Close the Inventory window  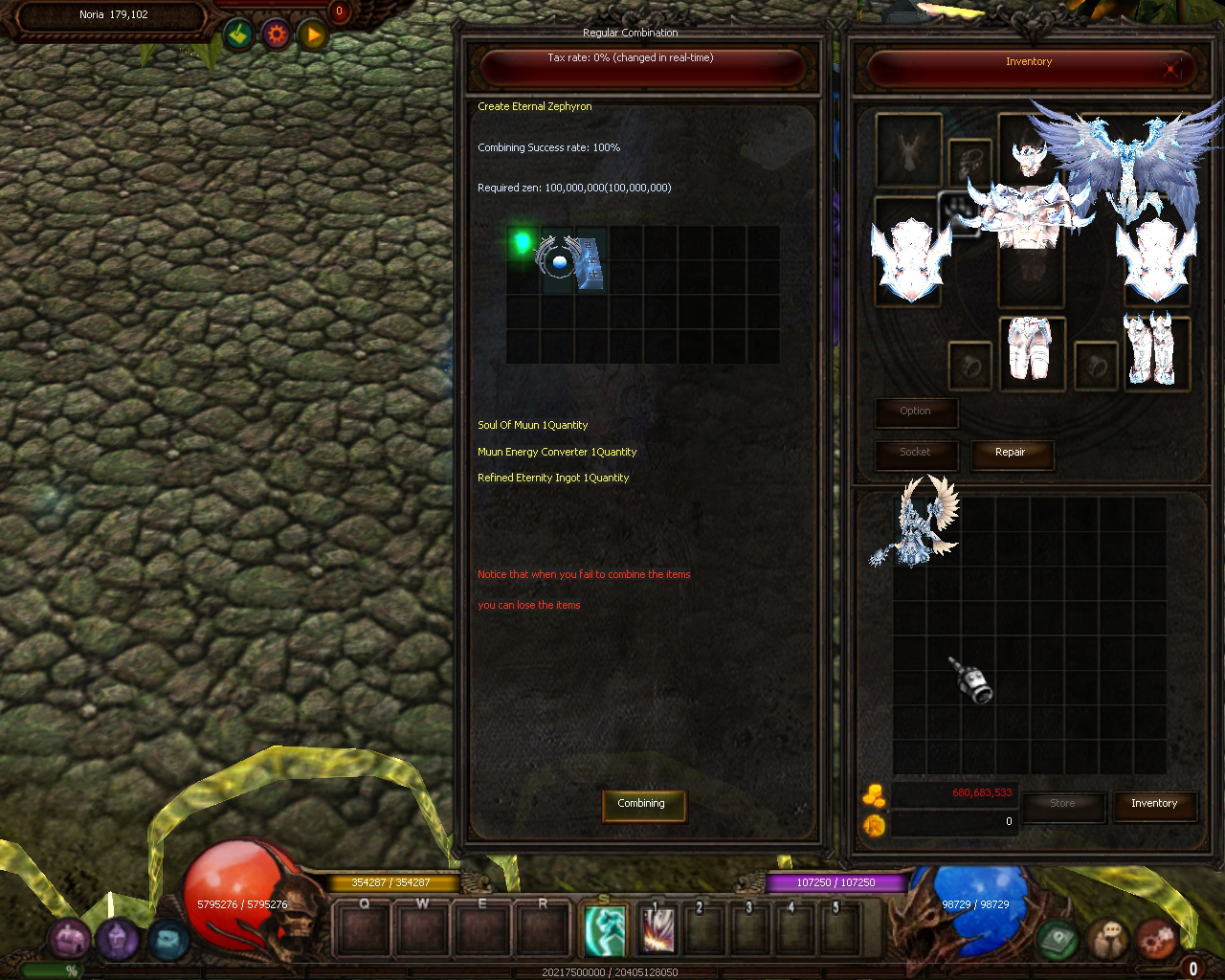click(1174, 68)
